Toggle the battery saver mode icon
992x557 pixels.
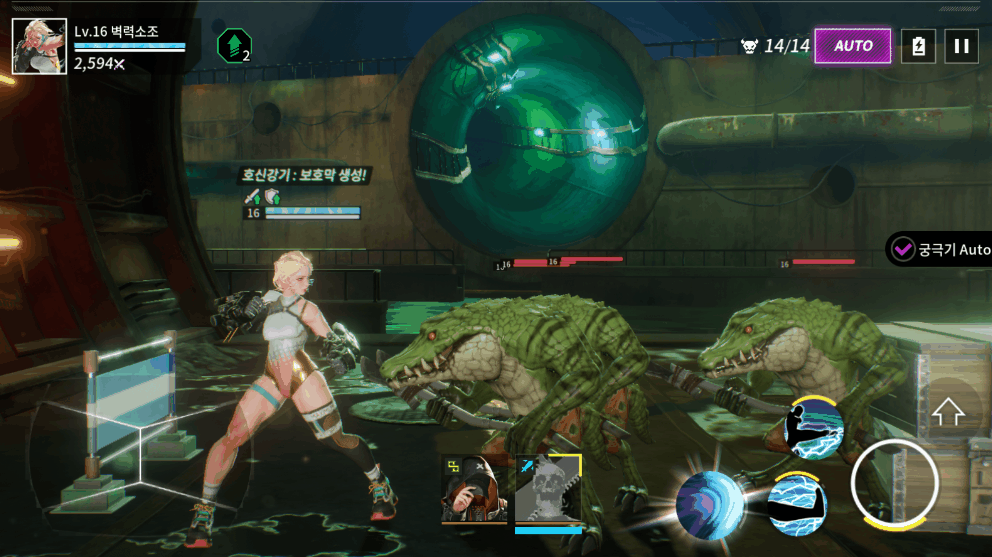coord(918,46)
